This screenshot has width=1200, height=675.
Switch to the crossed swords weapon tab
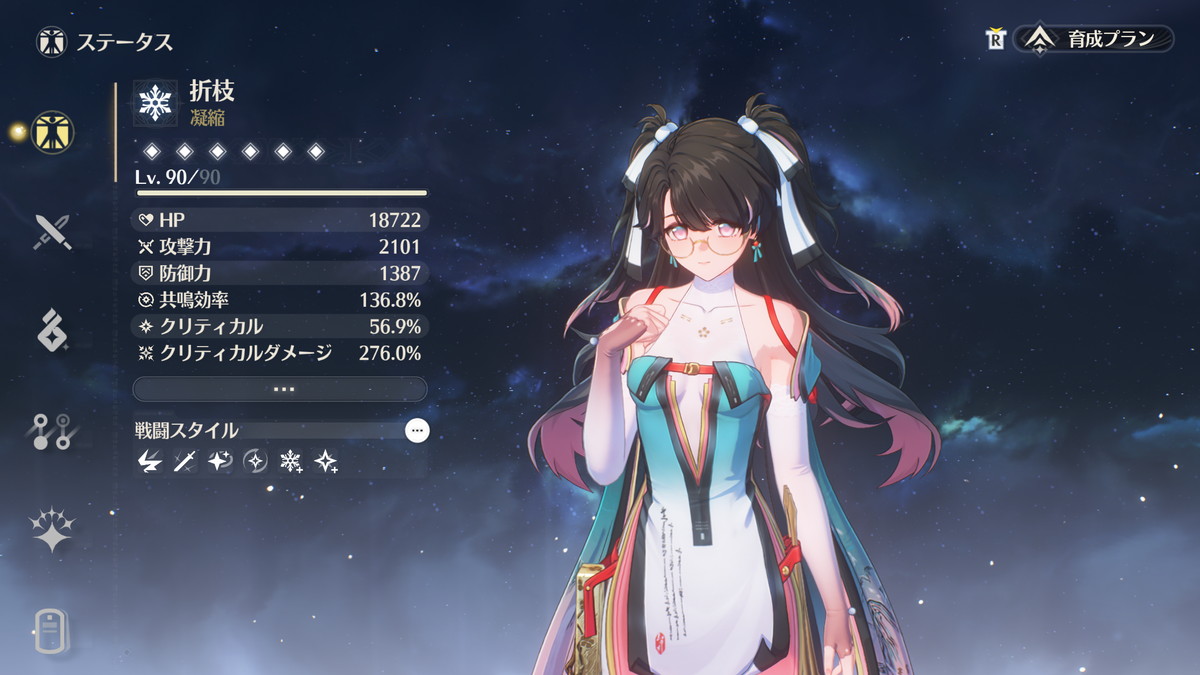point(51,231)
